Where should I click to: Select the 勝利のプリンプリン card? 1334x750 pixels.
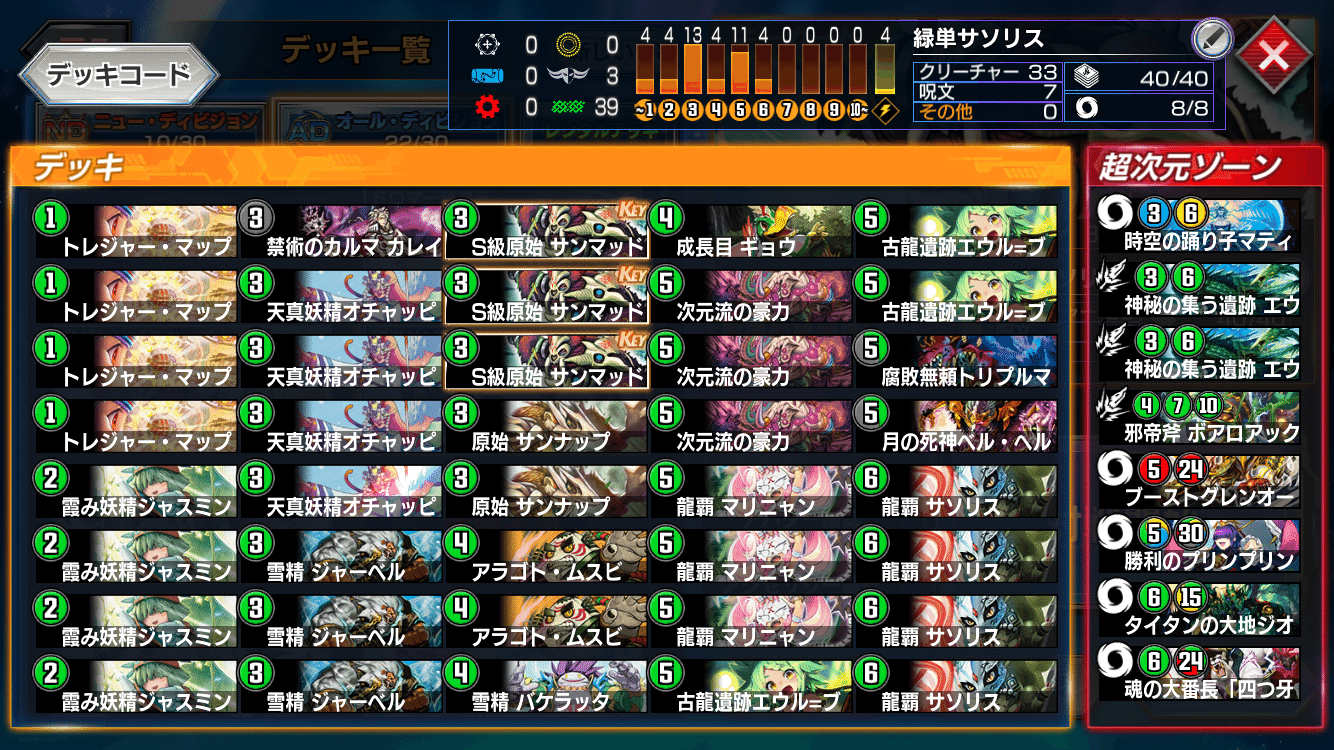pos(1198,547)
